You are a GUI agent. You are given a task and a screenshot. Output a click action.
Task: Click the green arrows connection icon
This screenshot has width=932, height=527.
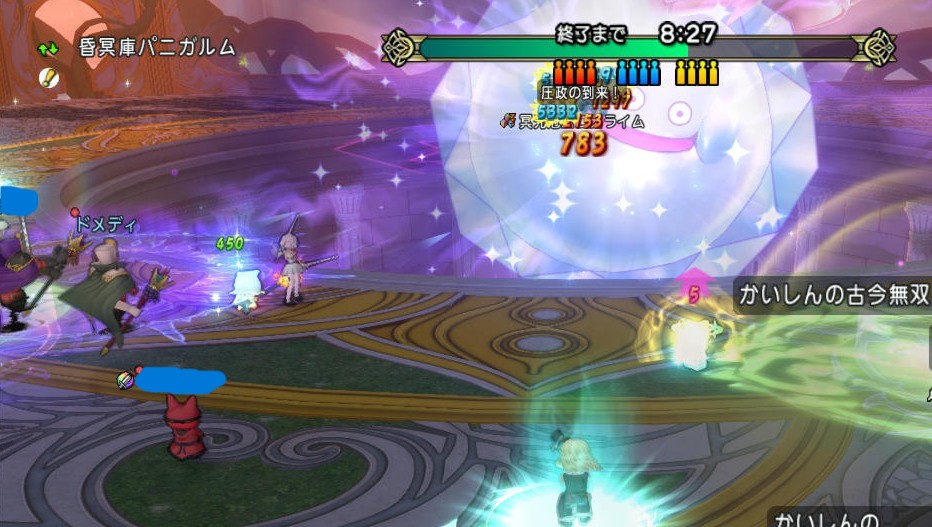[47, 48]
